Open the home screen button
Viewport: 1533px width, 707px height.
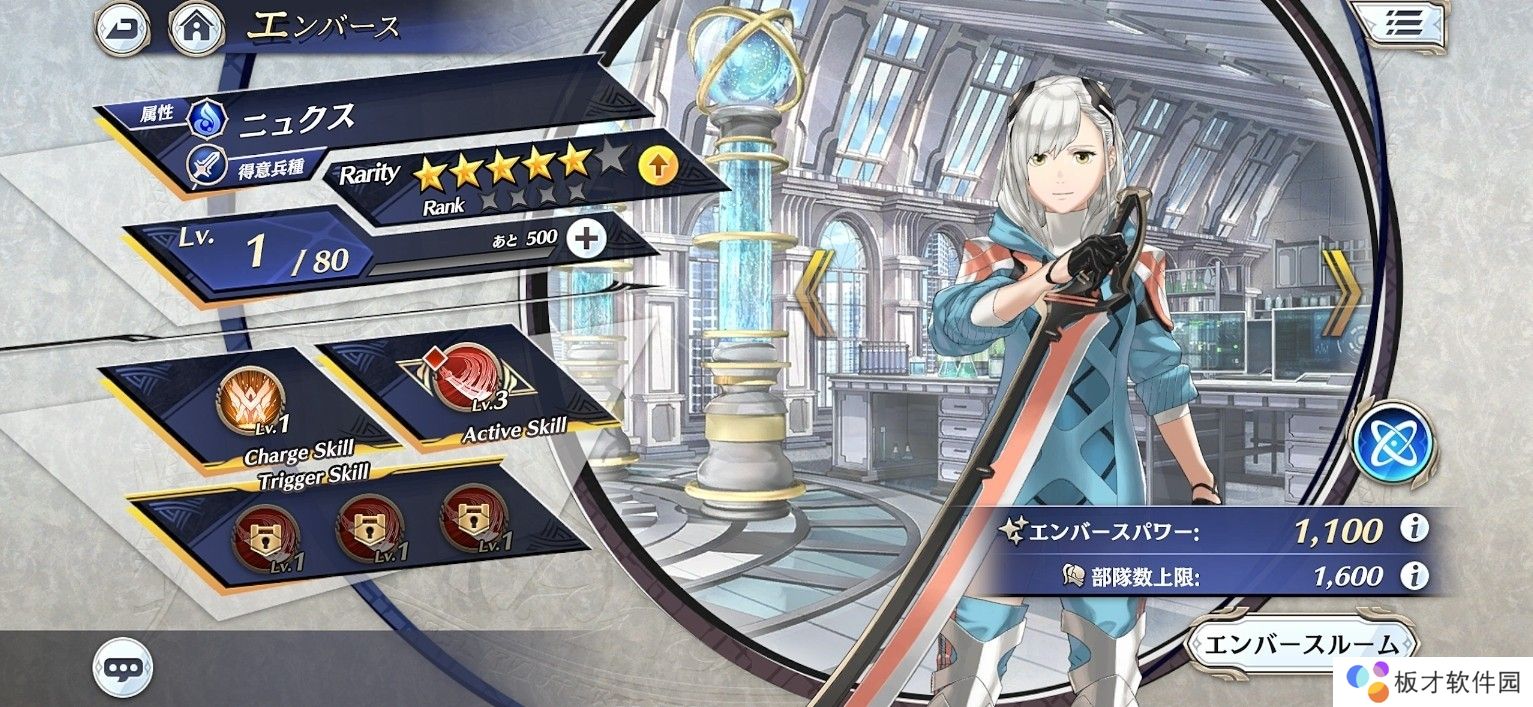tap(197, 29)
